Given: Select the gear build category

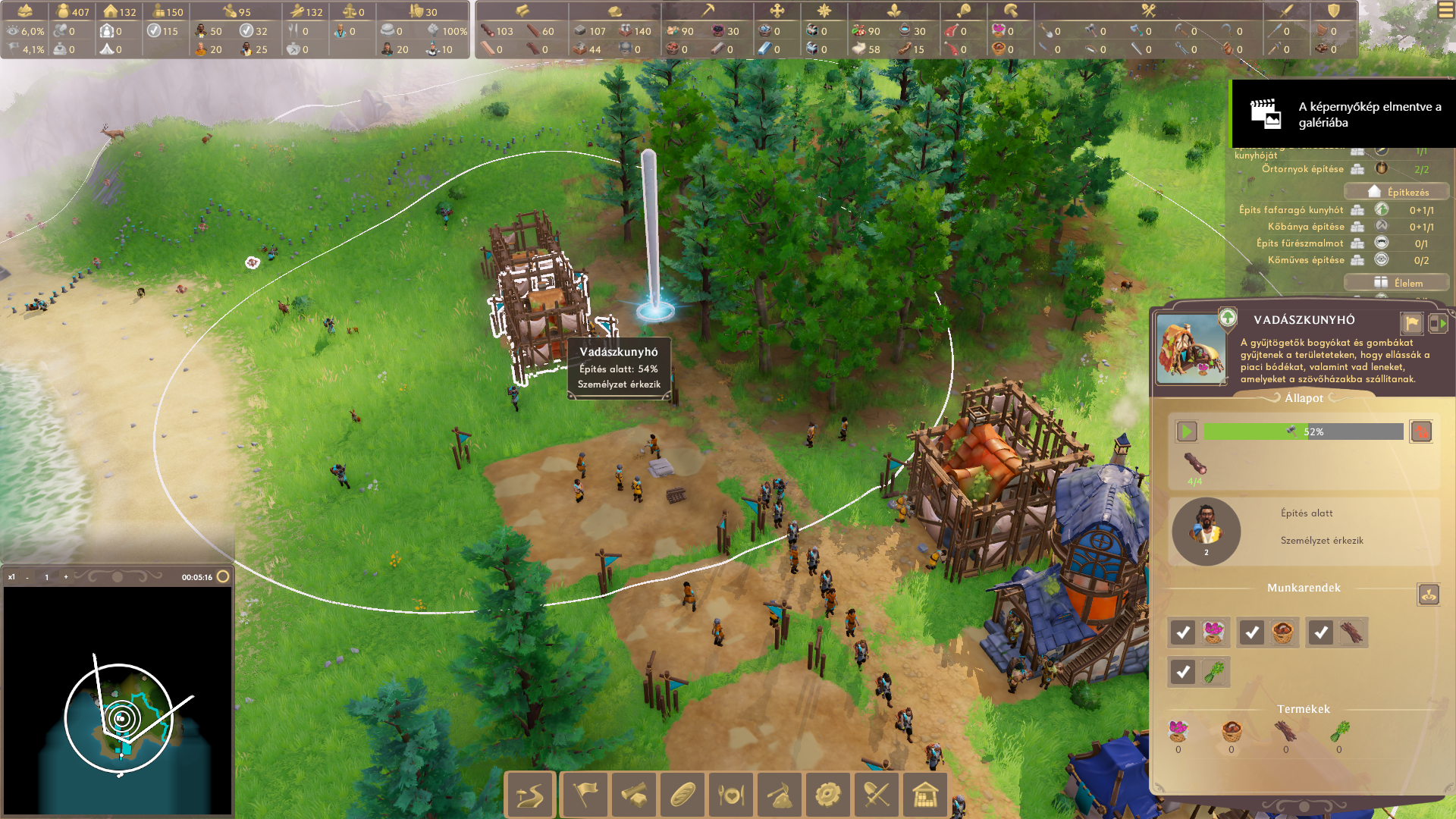Looking at the screenshot, I should click(x=828, y=795).
